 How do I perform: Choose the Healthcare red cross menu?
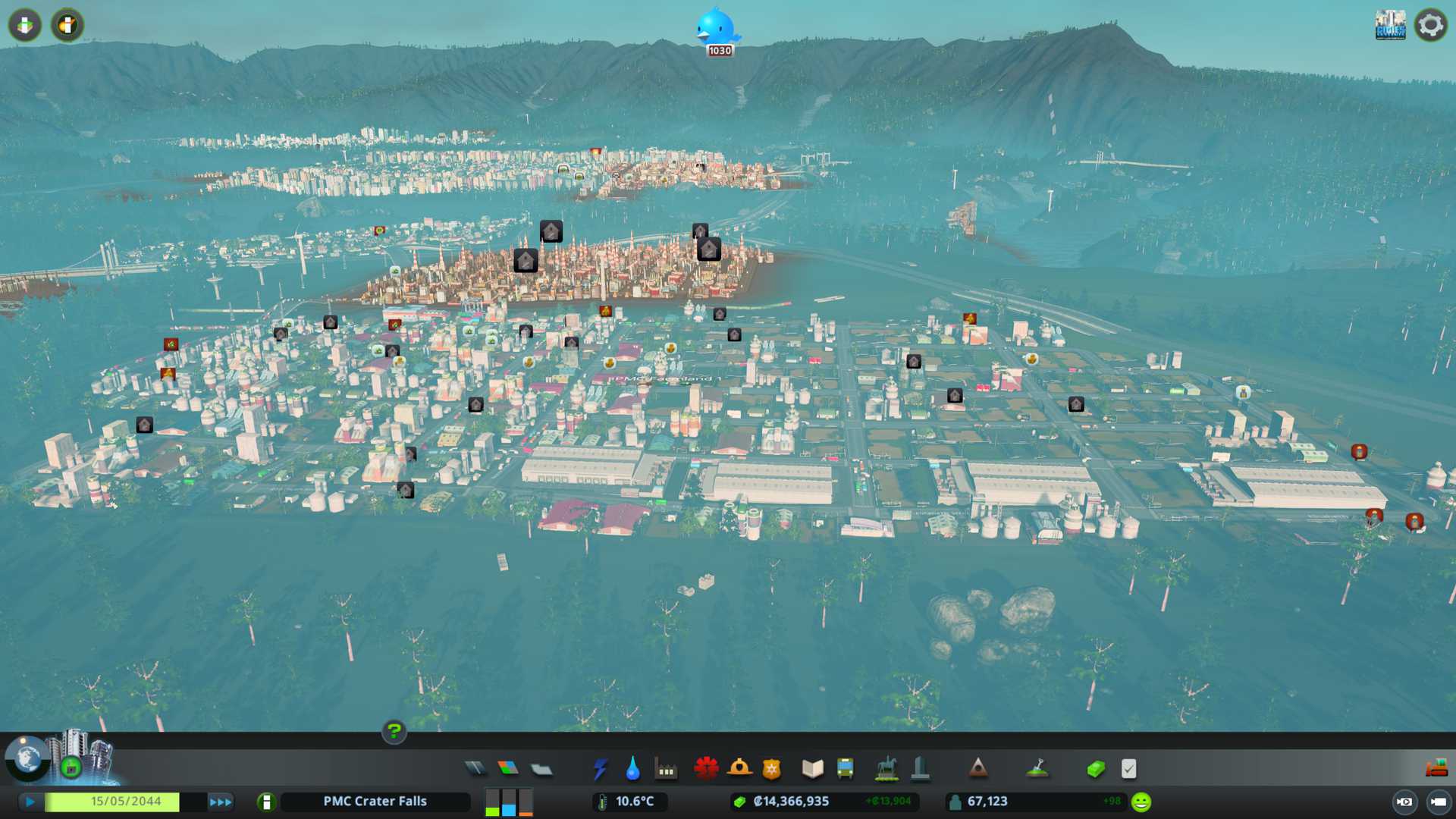coord(706,769)
